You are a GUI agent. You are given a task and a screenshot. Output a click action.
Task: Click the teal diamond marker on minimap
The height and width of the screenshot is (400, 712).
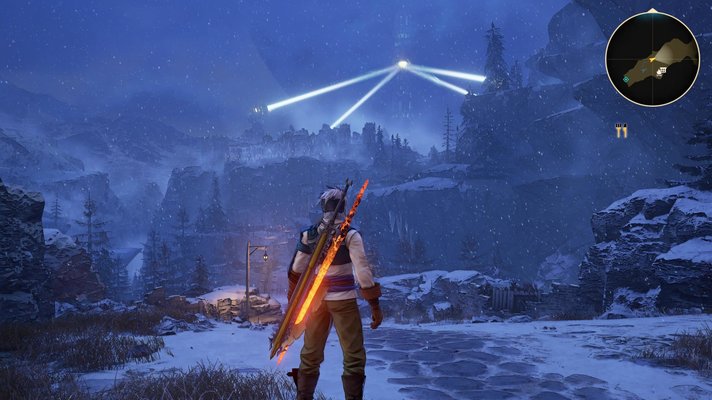pyautogui.click(x=627, y=79)
